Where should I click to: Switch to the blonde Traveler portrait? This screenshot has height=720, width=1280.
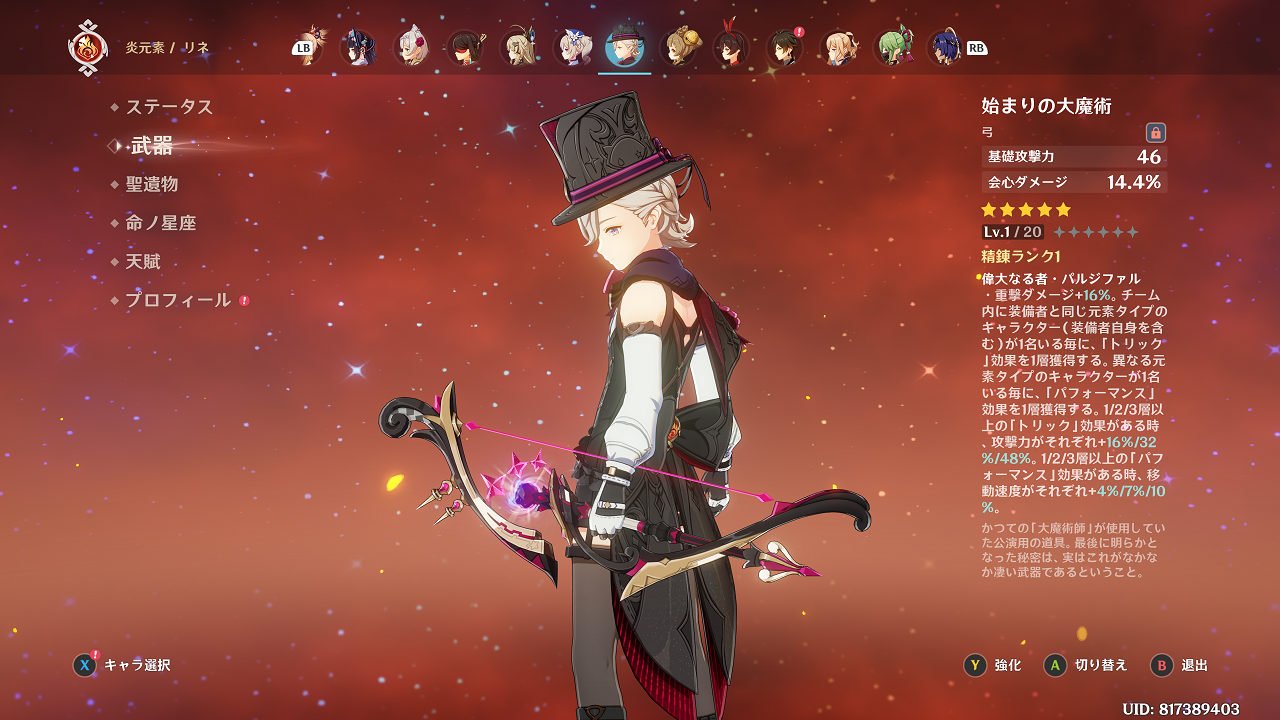(838, 47)
